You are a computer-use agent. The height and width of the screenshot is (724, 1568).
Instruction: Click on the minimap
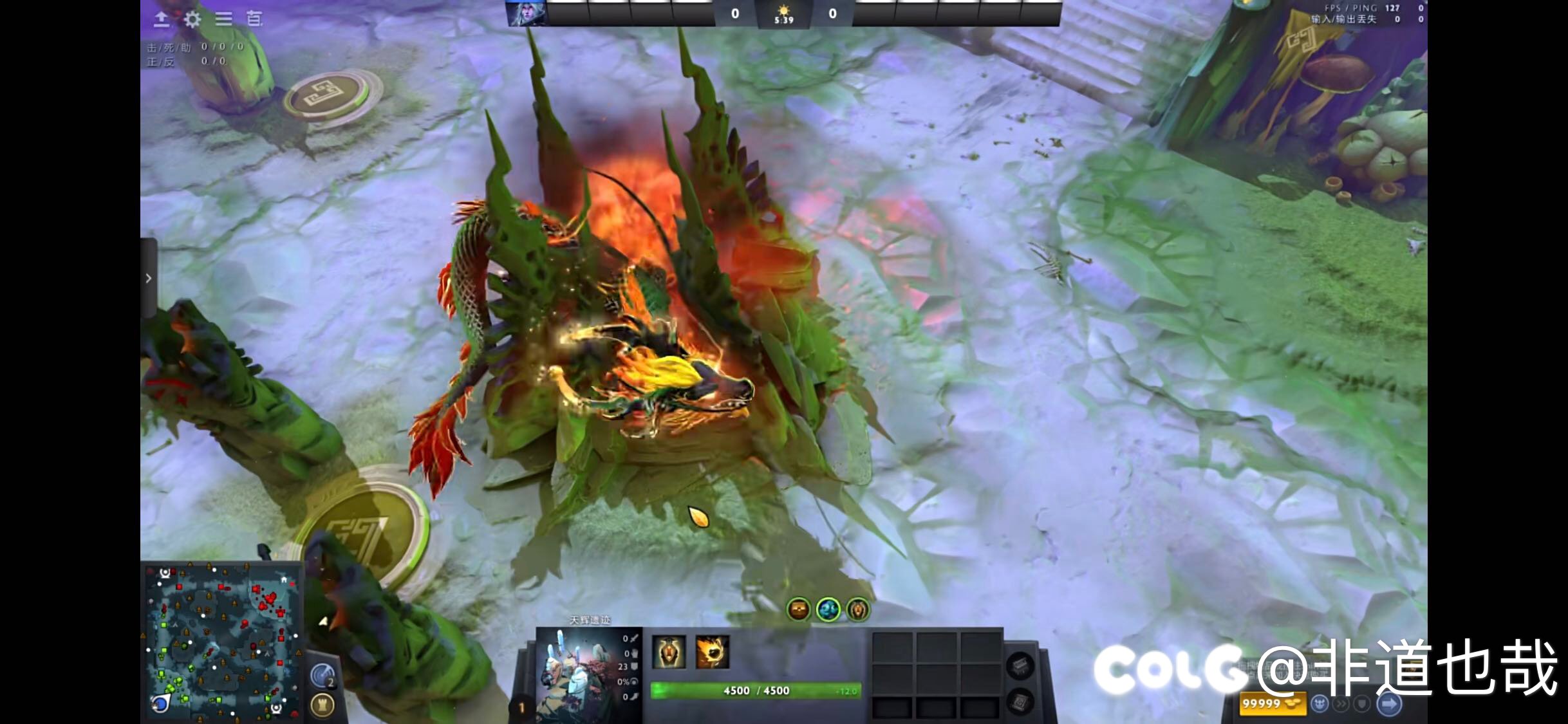pyautogui.click(x=221, y=642)
